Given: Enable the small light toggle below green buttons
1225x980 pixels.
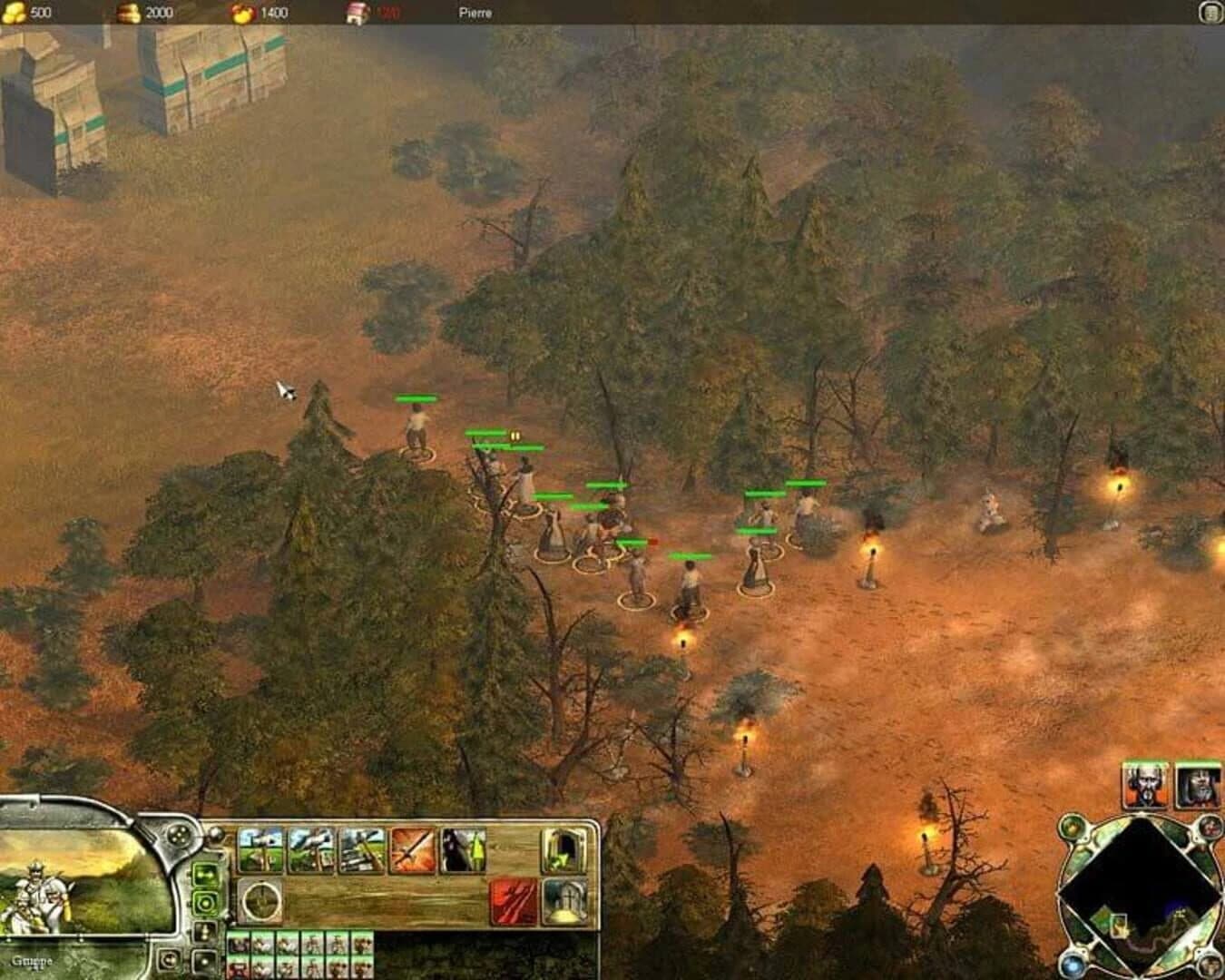Looking at the screenshot, I should coord(203,933).
